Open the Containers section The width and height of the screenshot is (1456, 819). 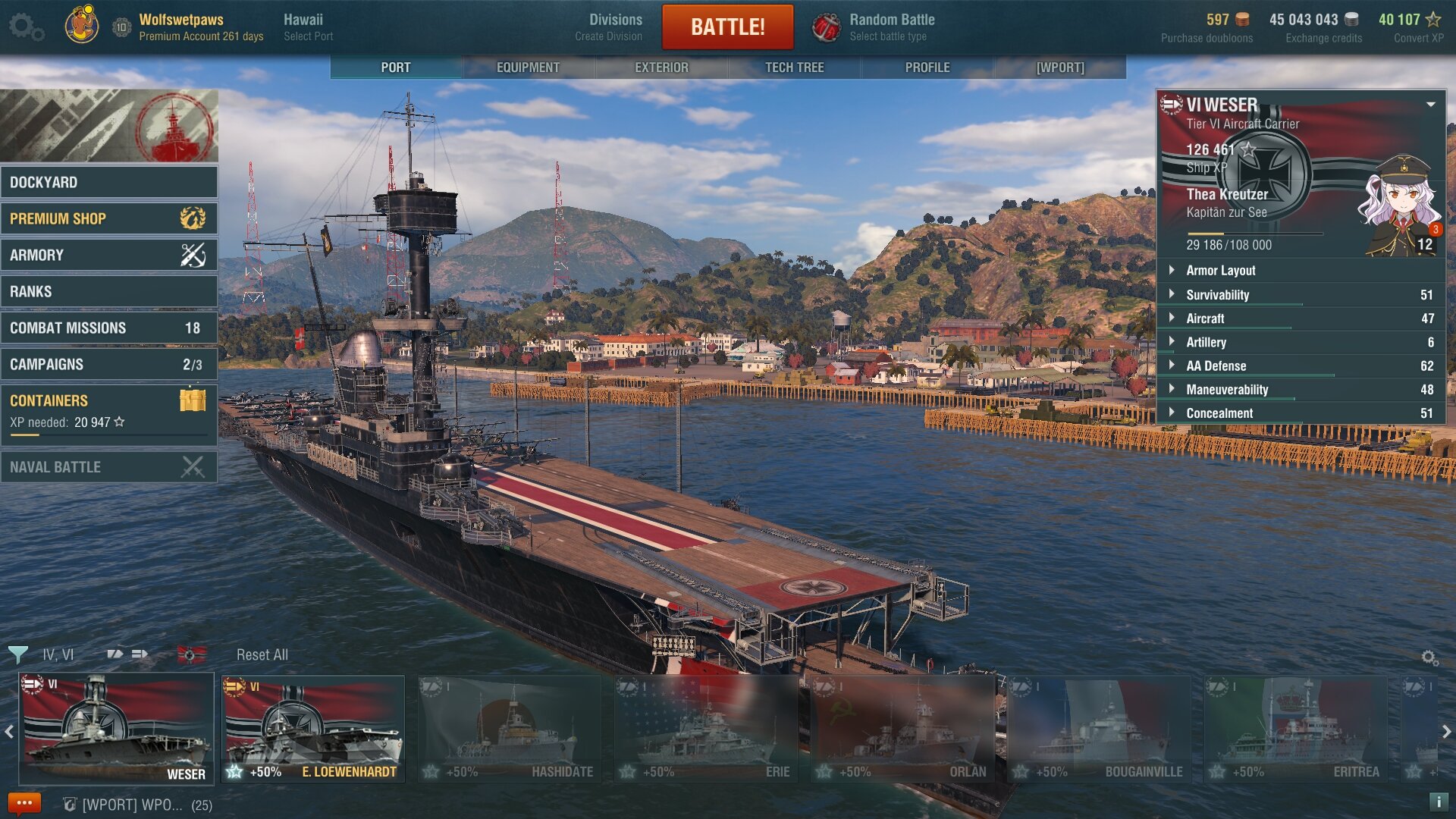(x=109, y=411)
